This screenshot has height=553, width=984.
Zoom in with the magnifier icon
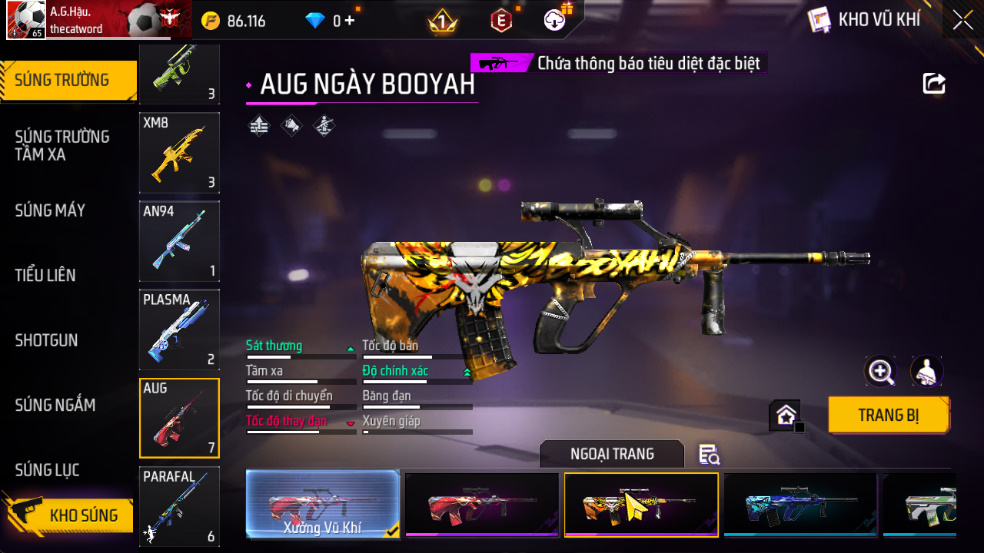click(x=880, y=372)
